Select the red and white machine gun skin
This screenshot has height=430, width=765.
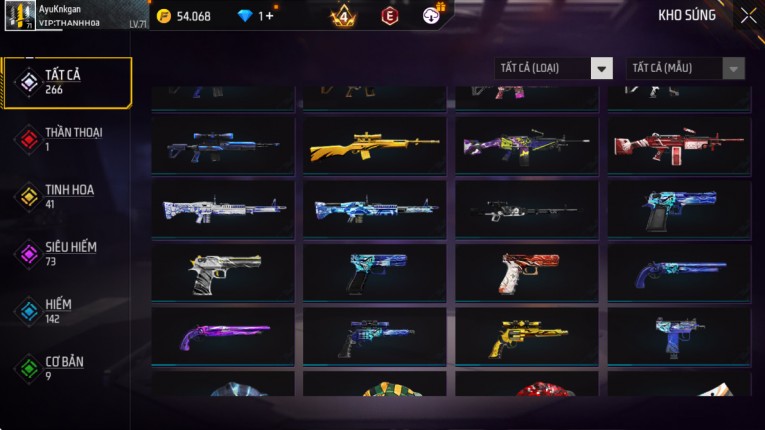[x=679, y=145]
